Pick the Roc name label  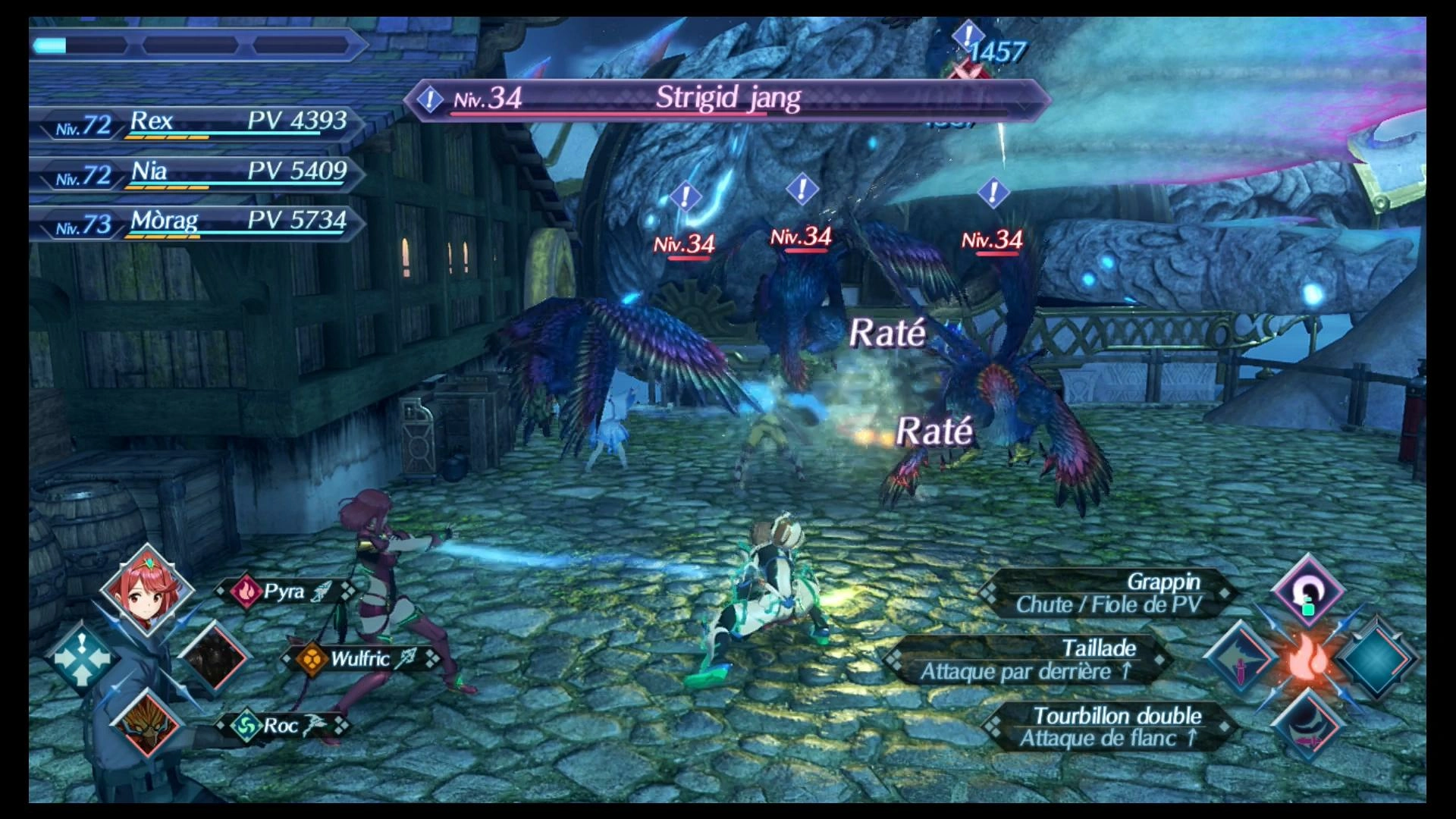coord(281,726)
